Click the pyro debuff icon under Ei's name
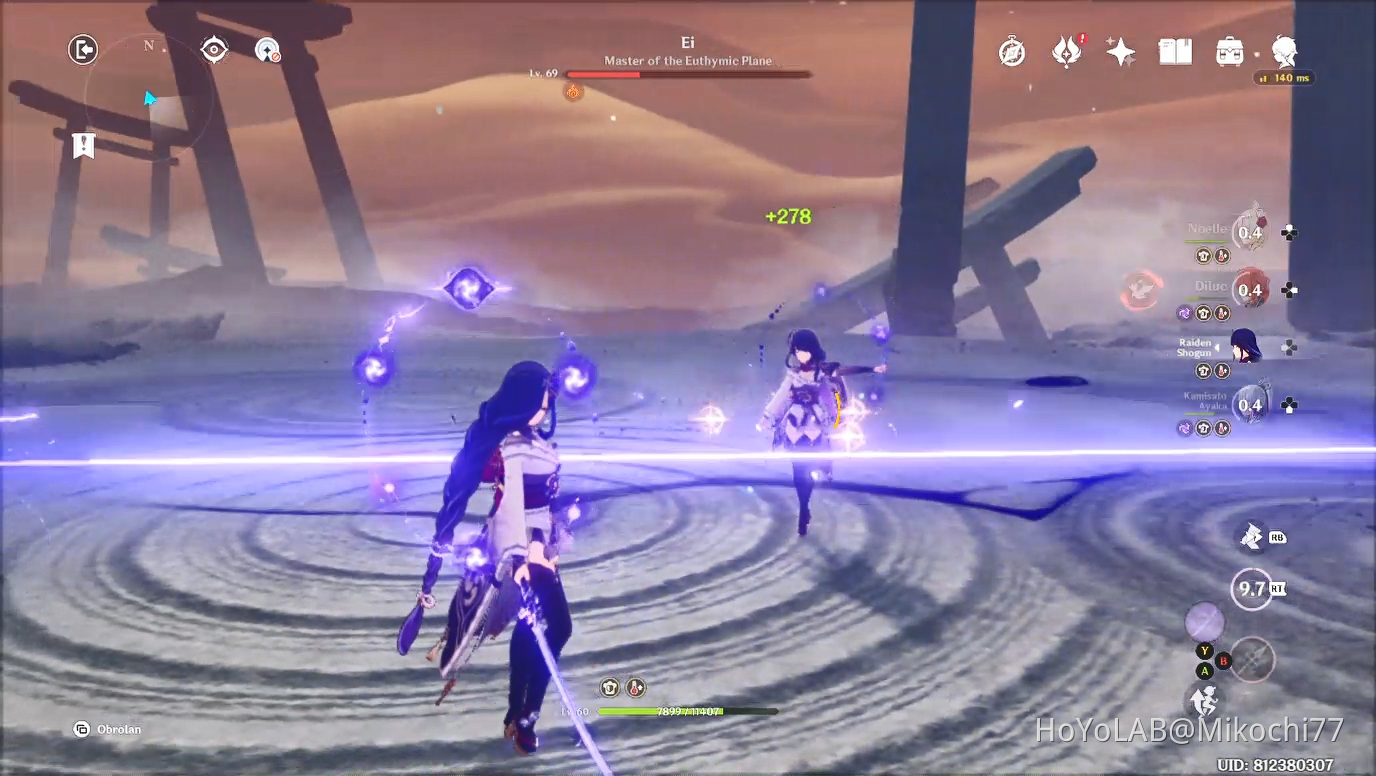The width and height of the screenshot is (1376, 776). click(573, 89)
